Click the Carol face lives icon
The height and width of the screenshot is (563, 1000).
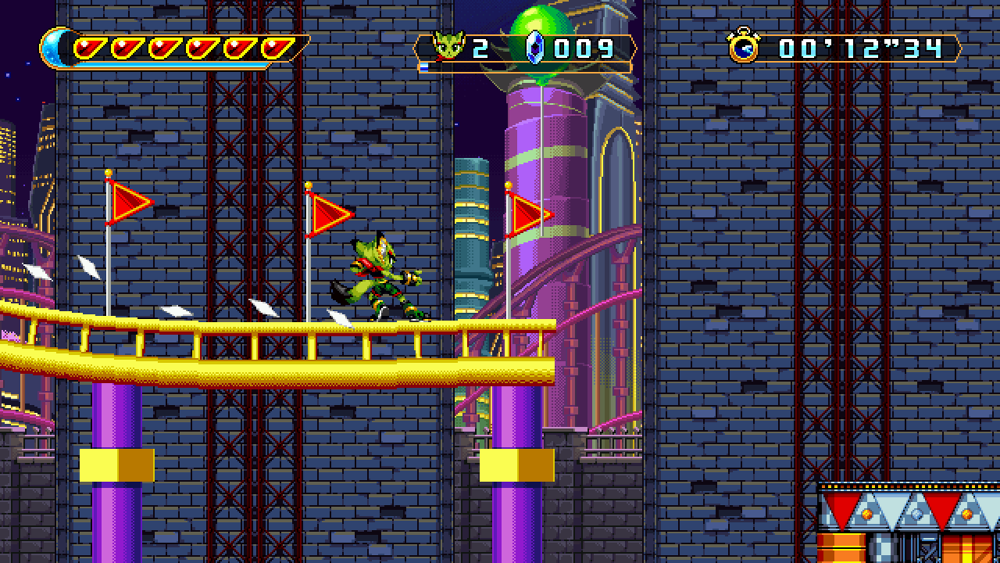pos(448,47)
